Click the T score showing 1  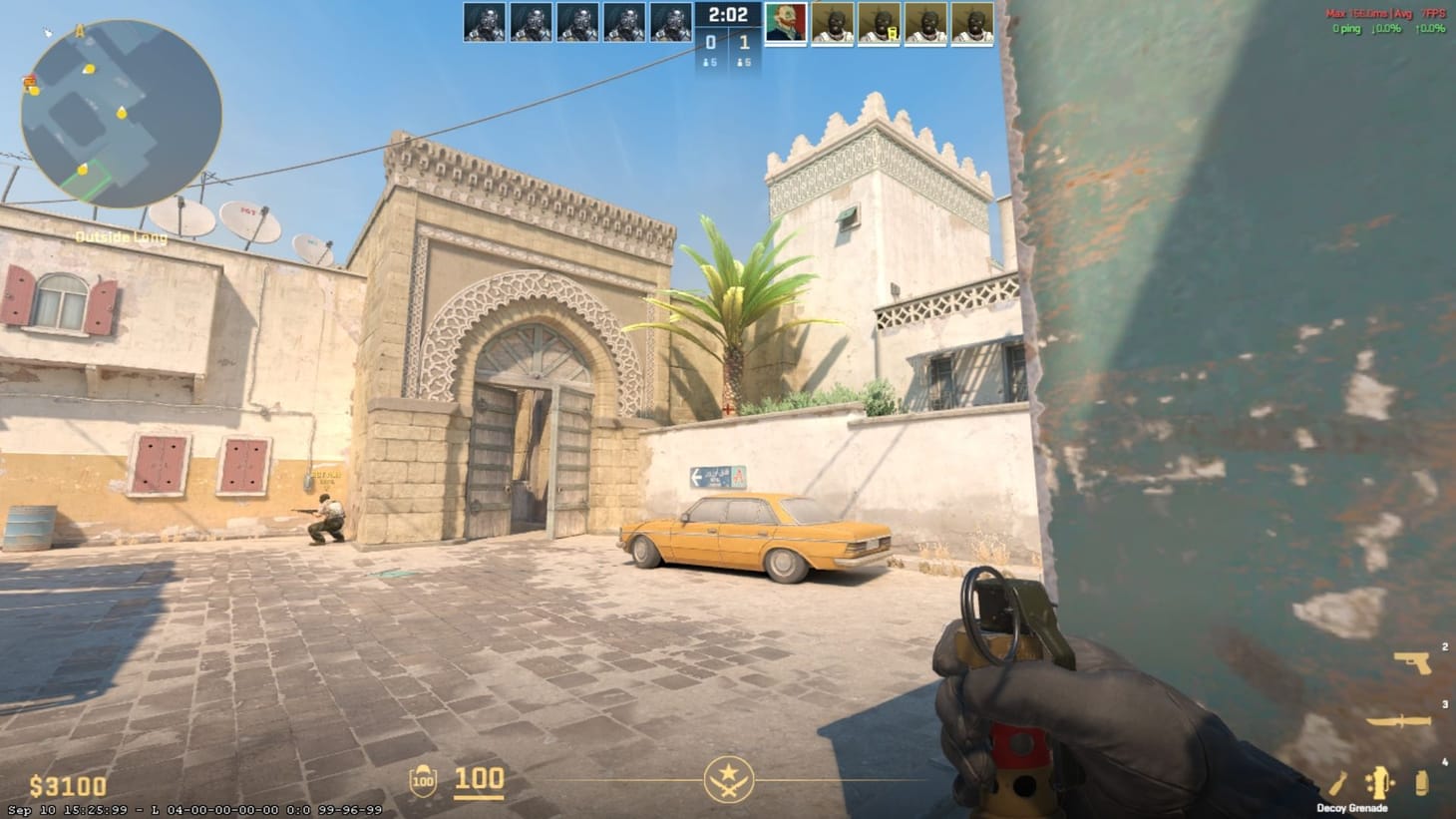(x=743, y=44)
